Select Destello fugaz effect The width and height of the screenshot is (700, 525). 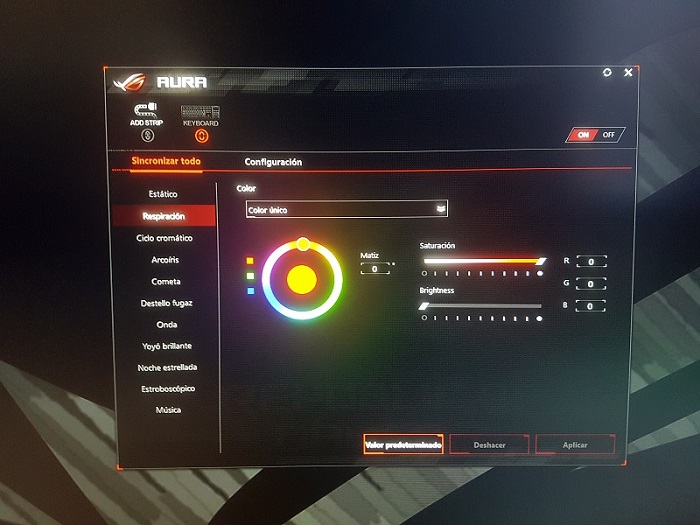click(166, 303)
